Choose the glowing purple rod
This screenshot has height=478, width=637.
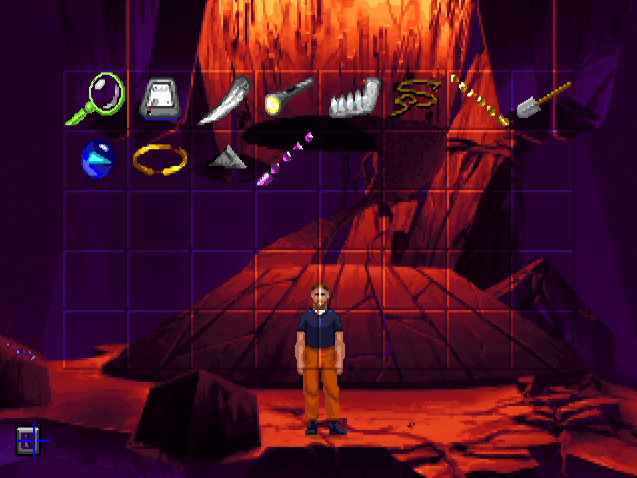pos(286,160)
